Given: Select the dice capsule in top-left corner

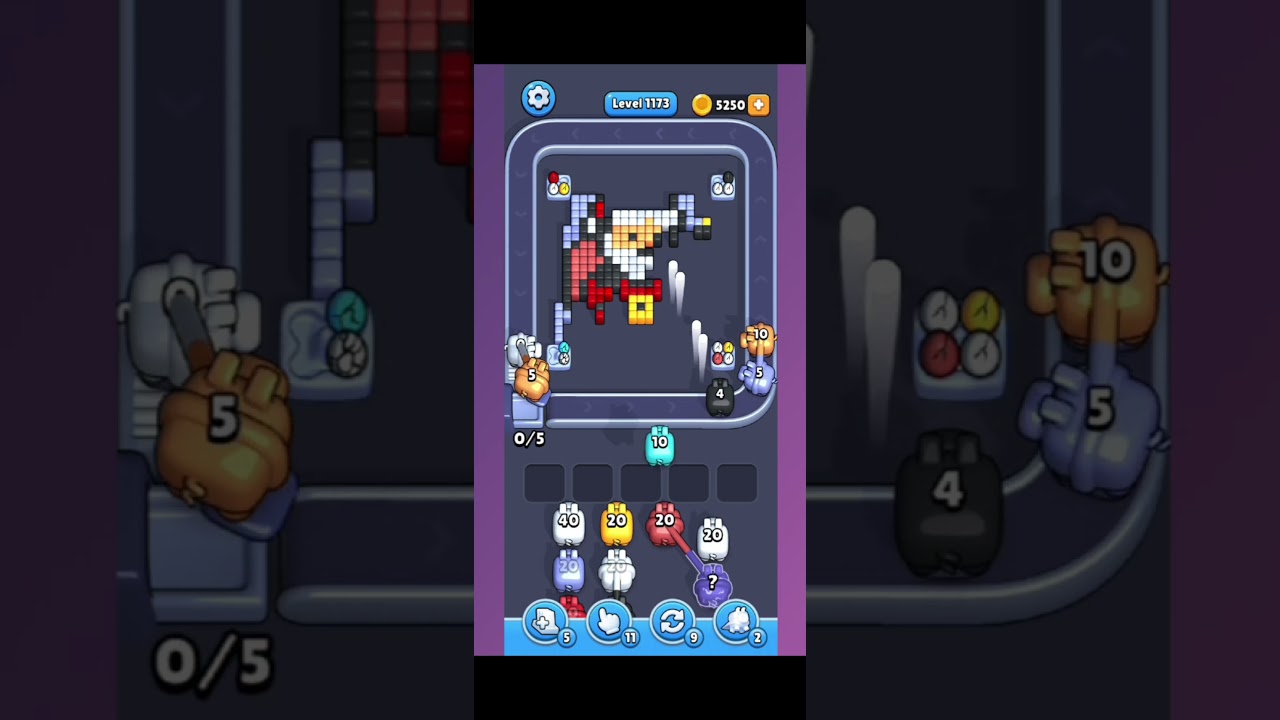Looking at the screenshot, I should (560, 186).
